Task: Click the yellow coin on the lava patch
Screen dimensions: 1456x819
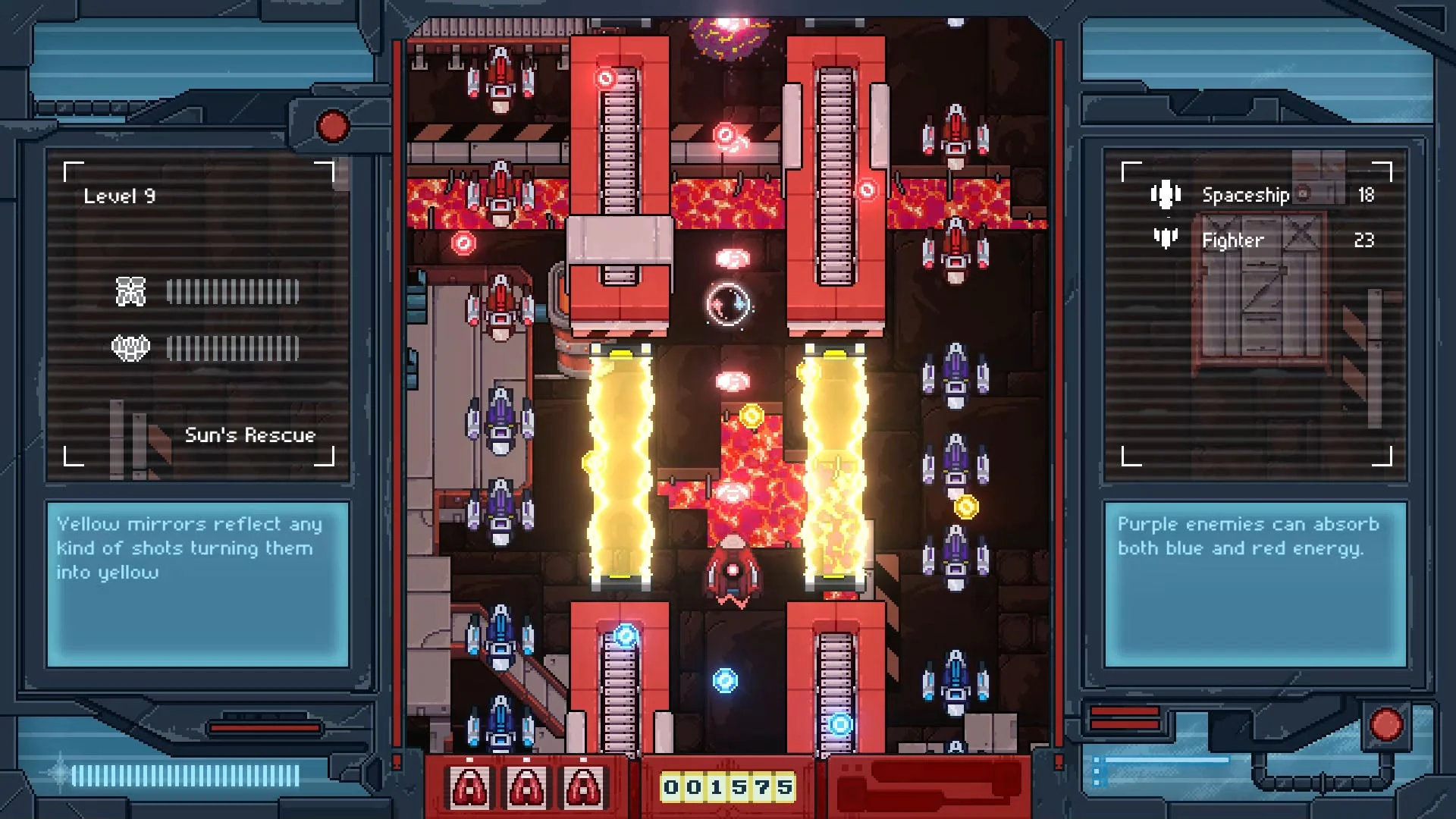Action: 750,413
